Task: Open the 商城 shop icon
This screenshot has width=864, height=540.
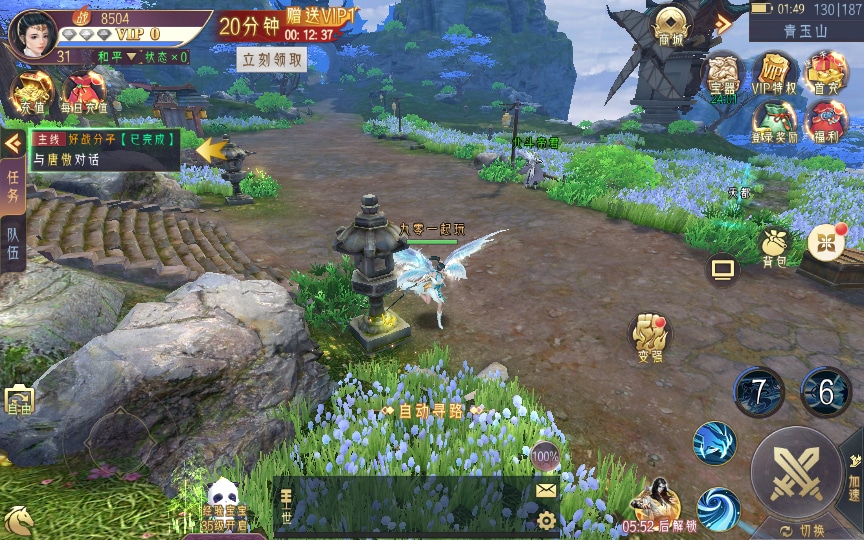Action: [x=671, y=25]
